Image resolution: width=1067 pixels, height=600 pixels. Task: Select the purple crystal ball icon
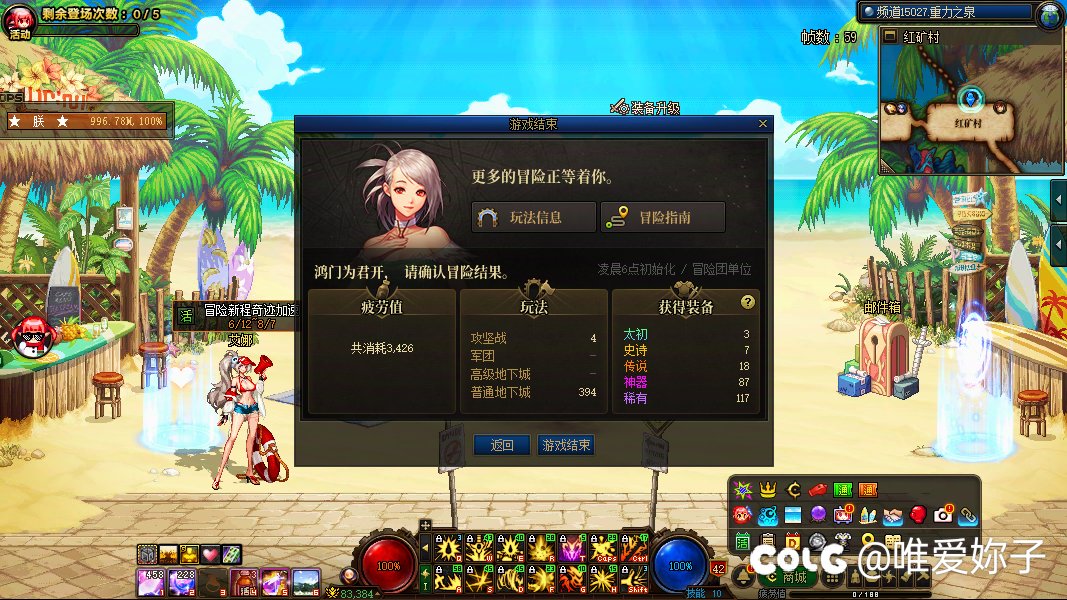click(818, 515)
